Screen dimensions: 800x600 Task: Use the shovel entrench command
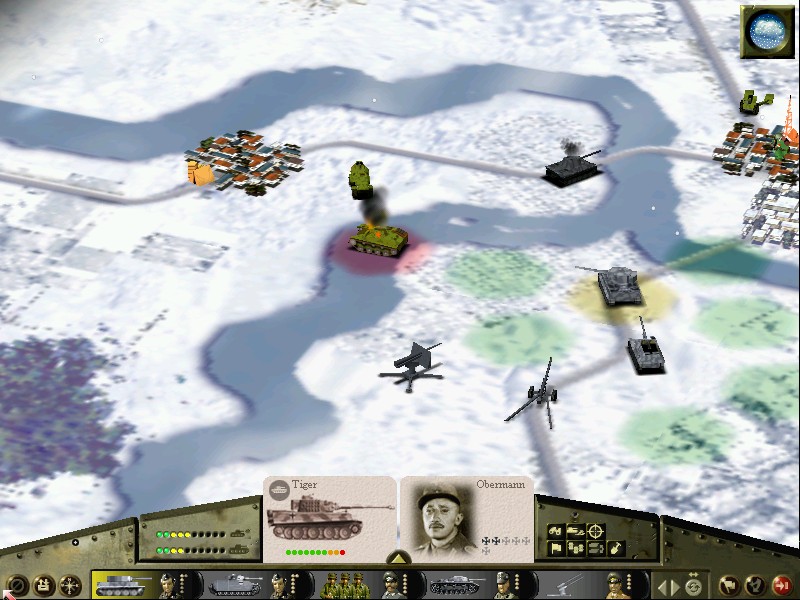coord(616,549)
